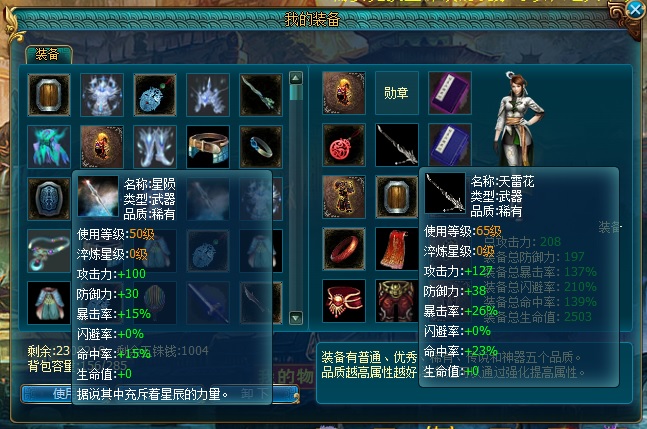The height and width of the screenshot is (429, 647).
Task: Close the My Equipment window
Action: [634, 10]
